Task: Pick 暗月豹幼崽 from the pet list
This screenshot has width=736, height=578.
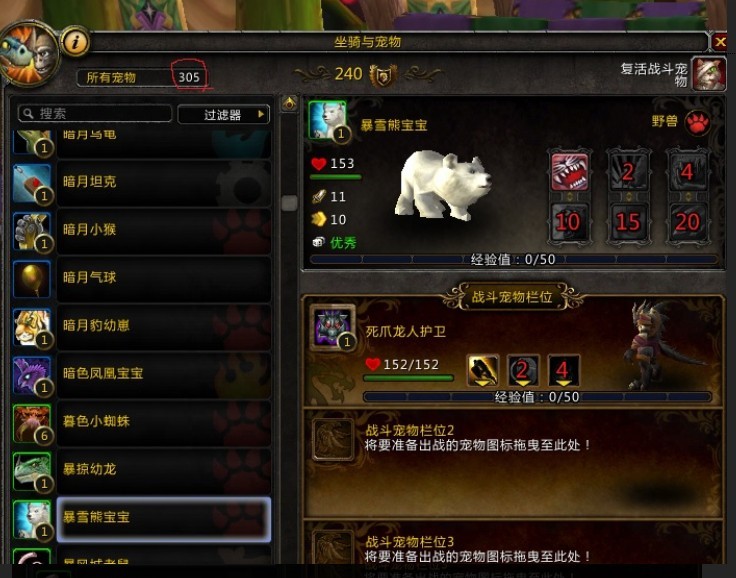Action: tap(140, 326)
